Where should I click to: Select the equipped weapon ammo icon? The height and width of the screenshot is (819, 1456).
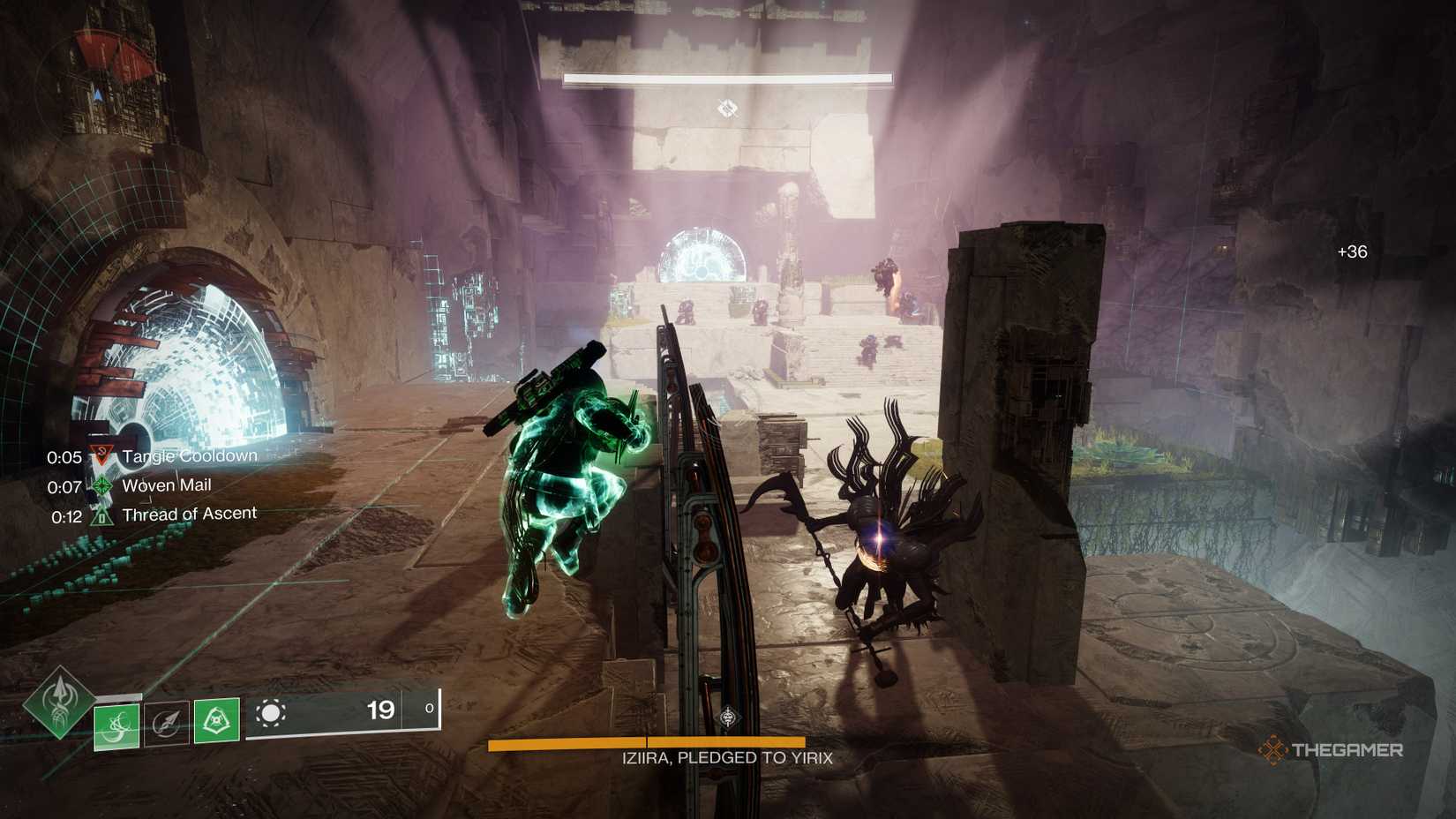click(x=270, y=713)
